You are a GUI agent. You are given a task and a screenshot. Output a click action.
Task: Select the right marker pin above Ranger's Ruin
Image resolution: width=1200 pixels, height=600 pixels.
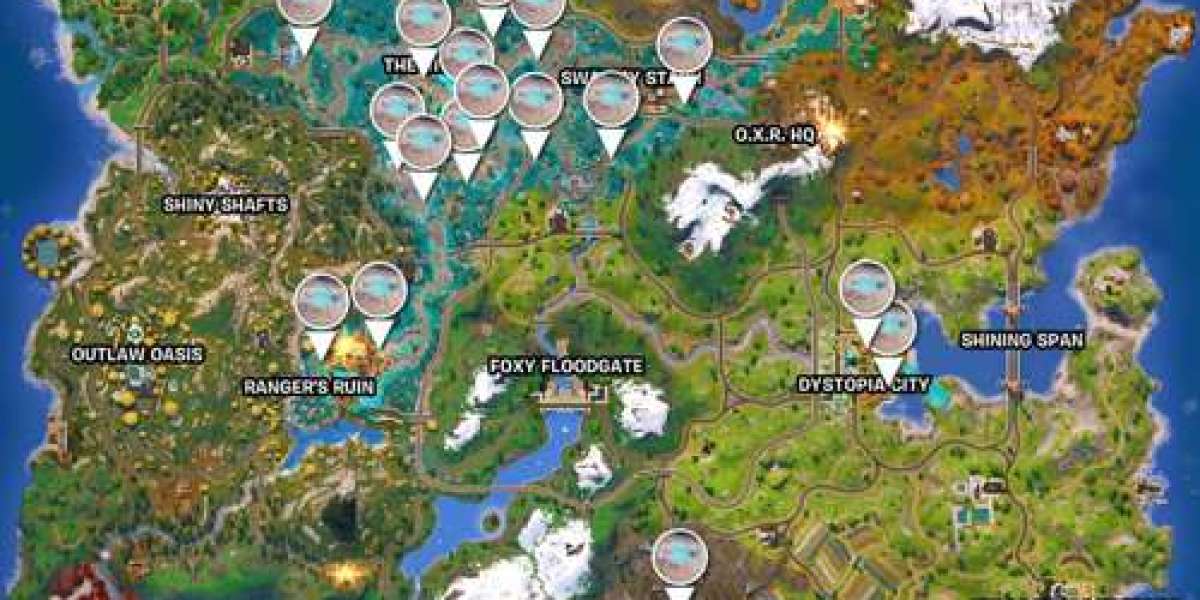click(x=379, y=292)
